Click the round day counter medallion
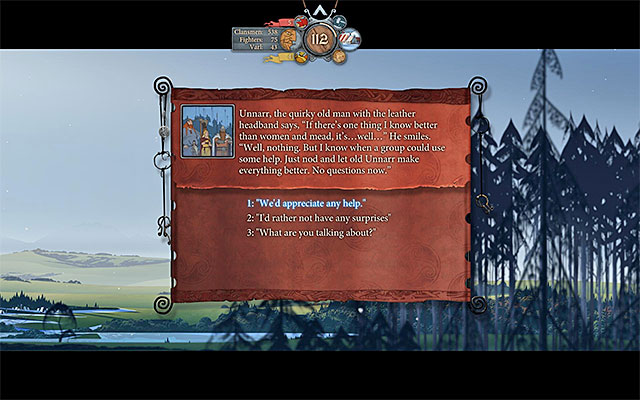Screen dimensions: 640x400 [319, 40]
